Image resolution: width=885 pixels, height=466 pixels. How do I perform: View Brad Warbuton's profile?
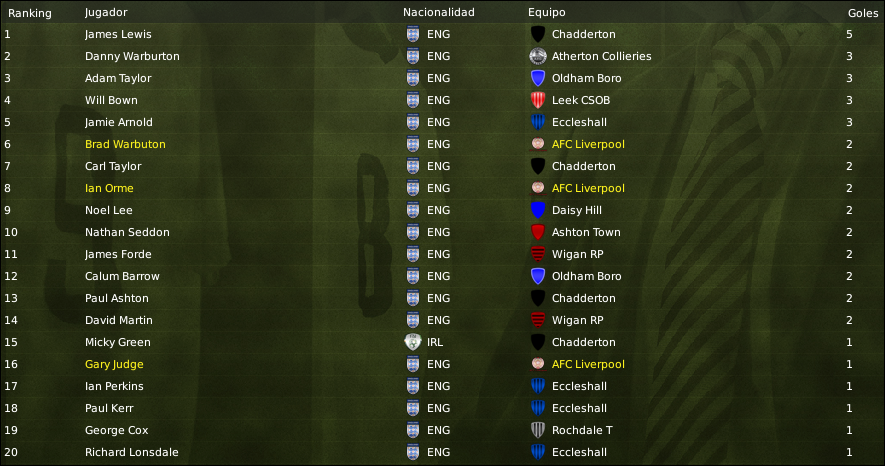click(125, 144)
